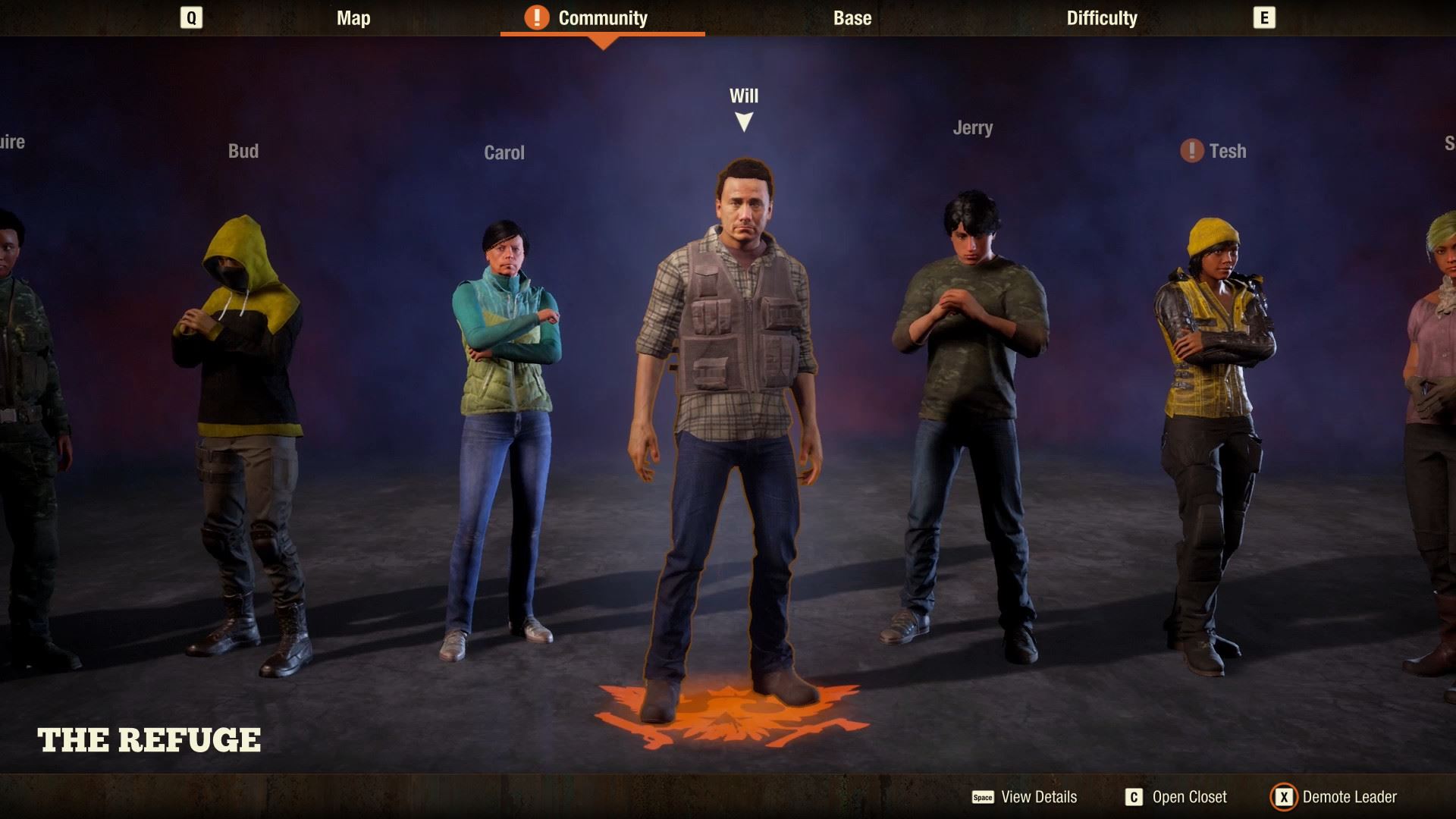Screen dimensions: 1456x819
Task: Switch to the Map tab
Action: (x=353, y=18)
